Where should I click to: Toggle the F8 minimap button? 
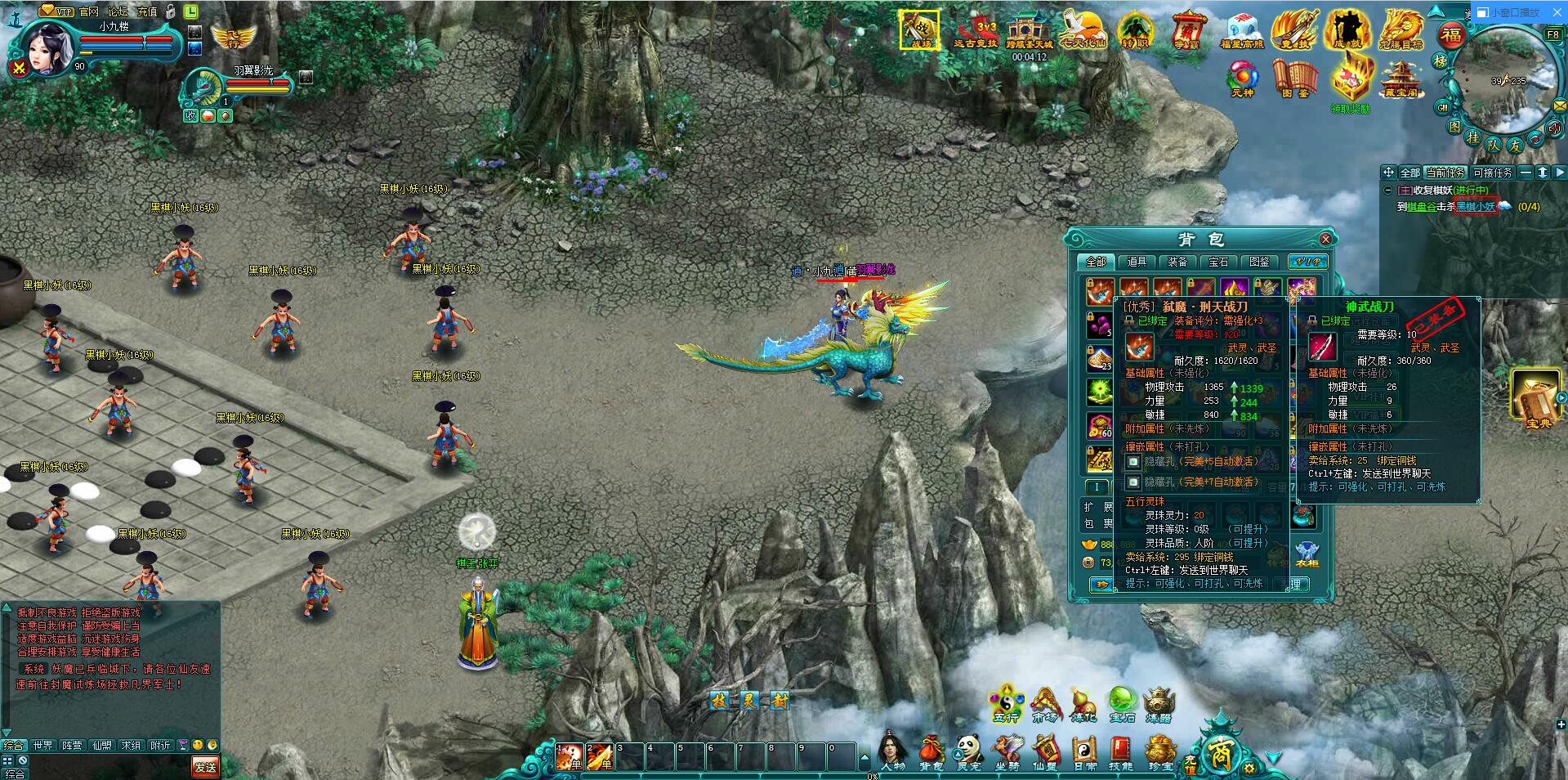point(1556,33)
